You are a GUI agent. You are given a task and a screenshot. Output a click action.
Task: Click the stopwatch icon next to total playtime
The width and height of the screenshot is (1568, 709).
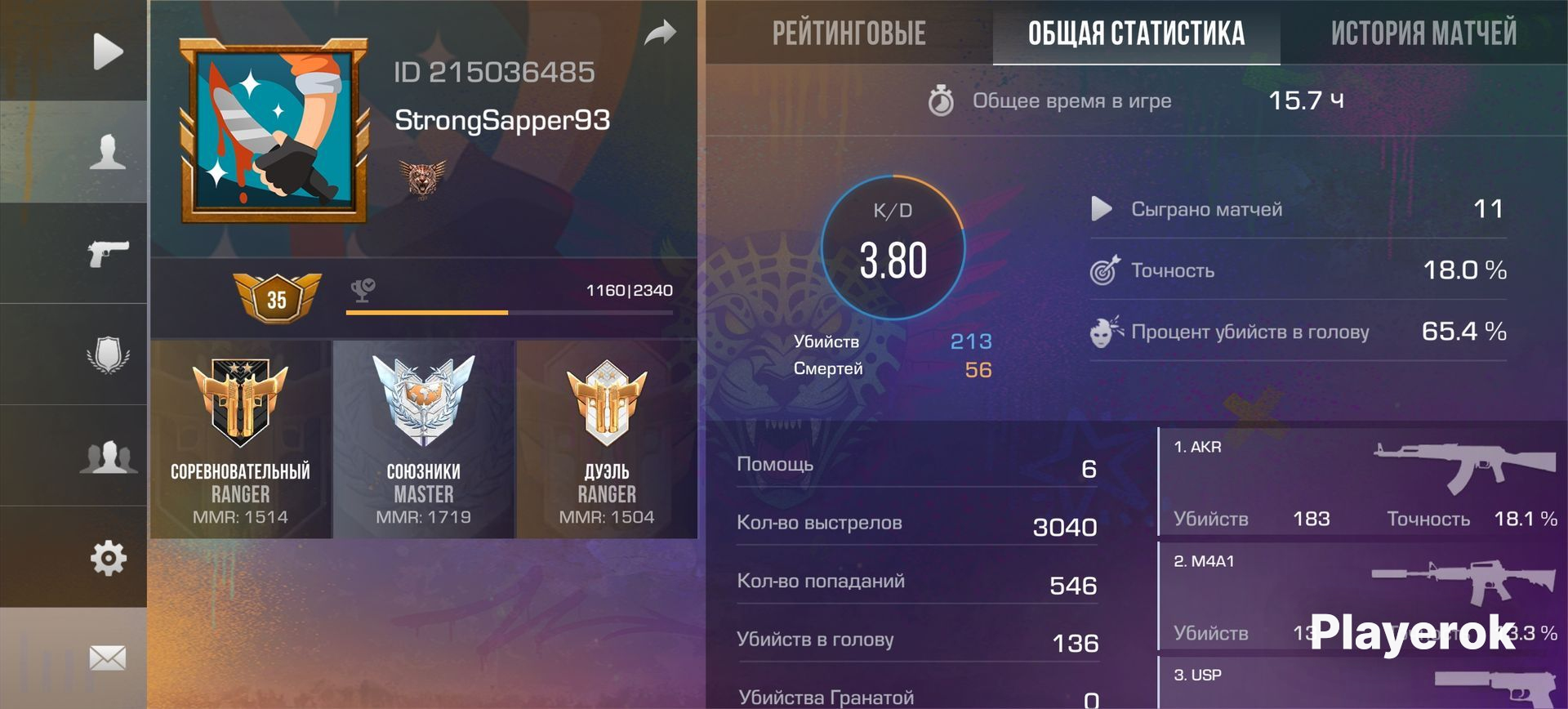click(943, 100)
